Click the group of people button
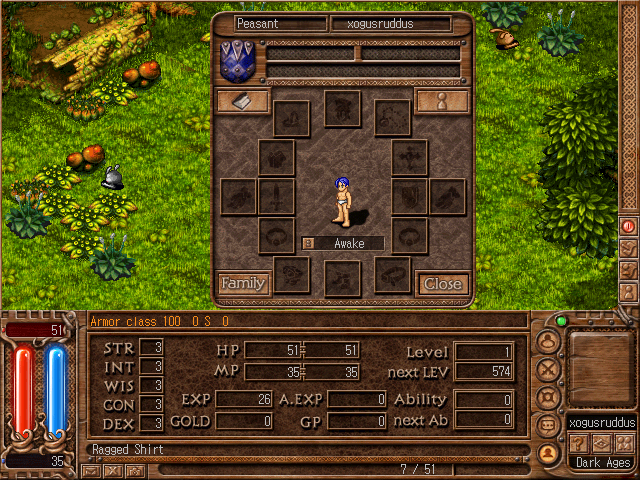 click(x=623, y=443)
